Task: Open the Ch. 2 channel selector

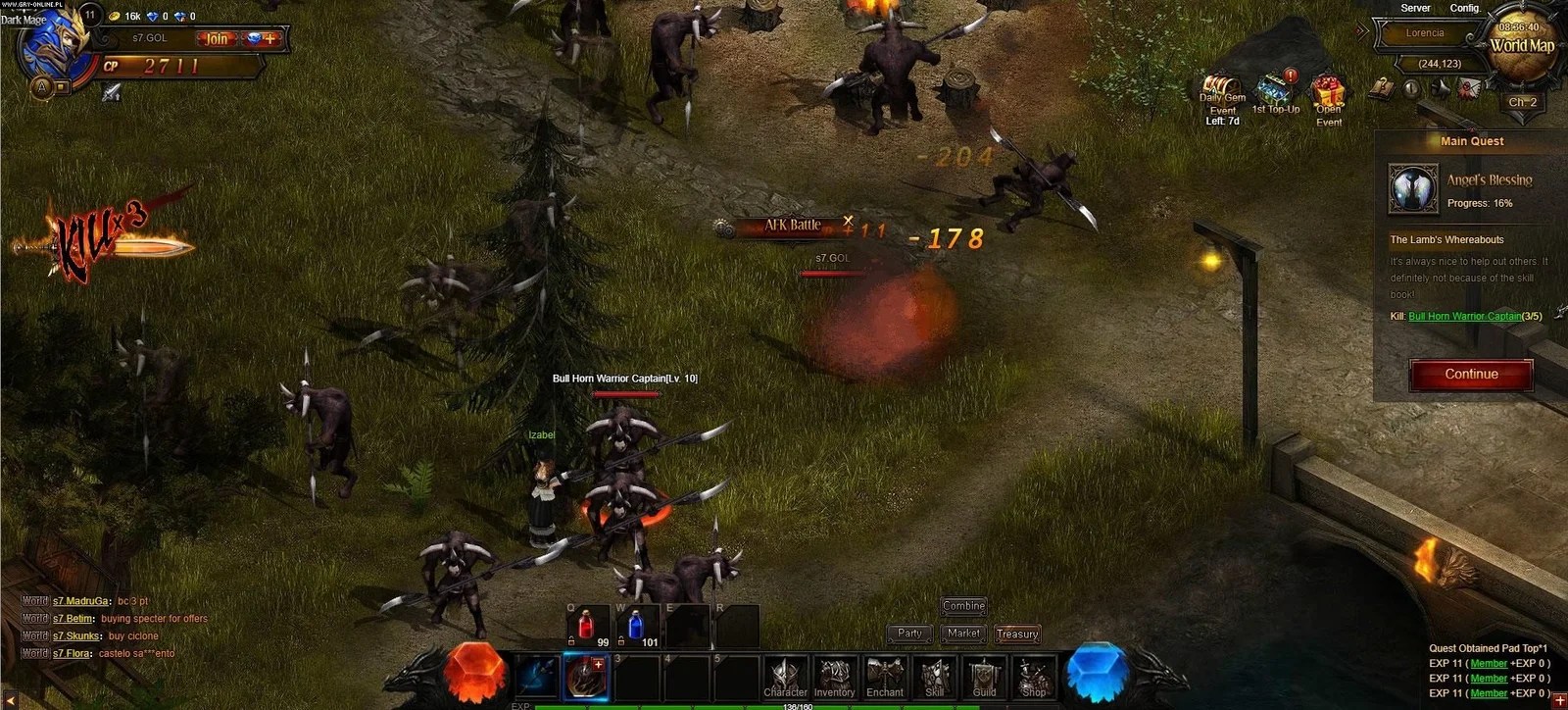Action: tap(1522, 101)
